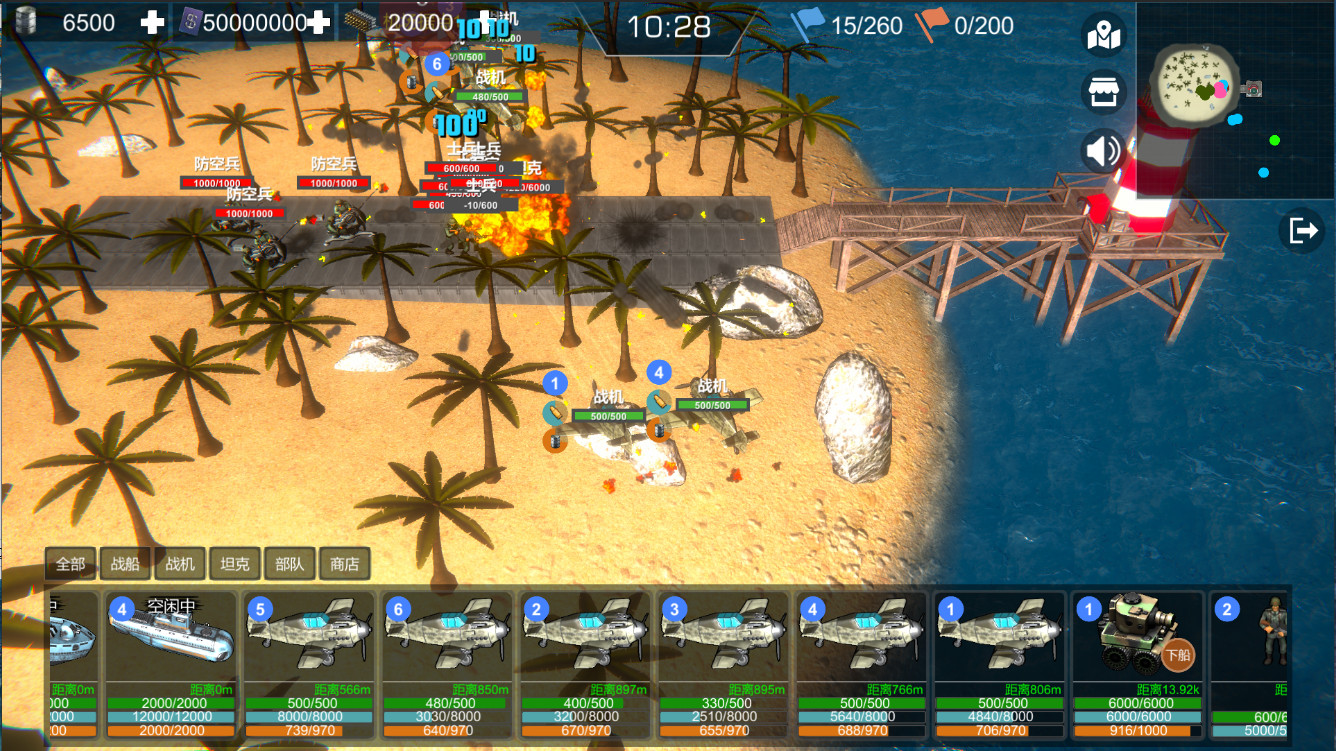Click the fuel barrel icon in resource bar
Image resolution: width=1336 pixels, height=751 pixels.
pyautogui.click(x=25, y=21)
